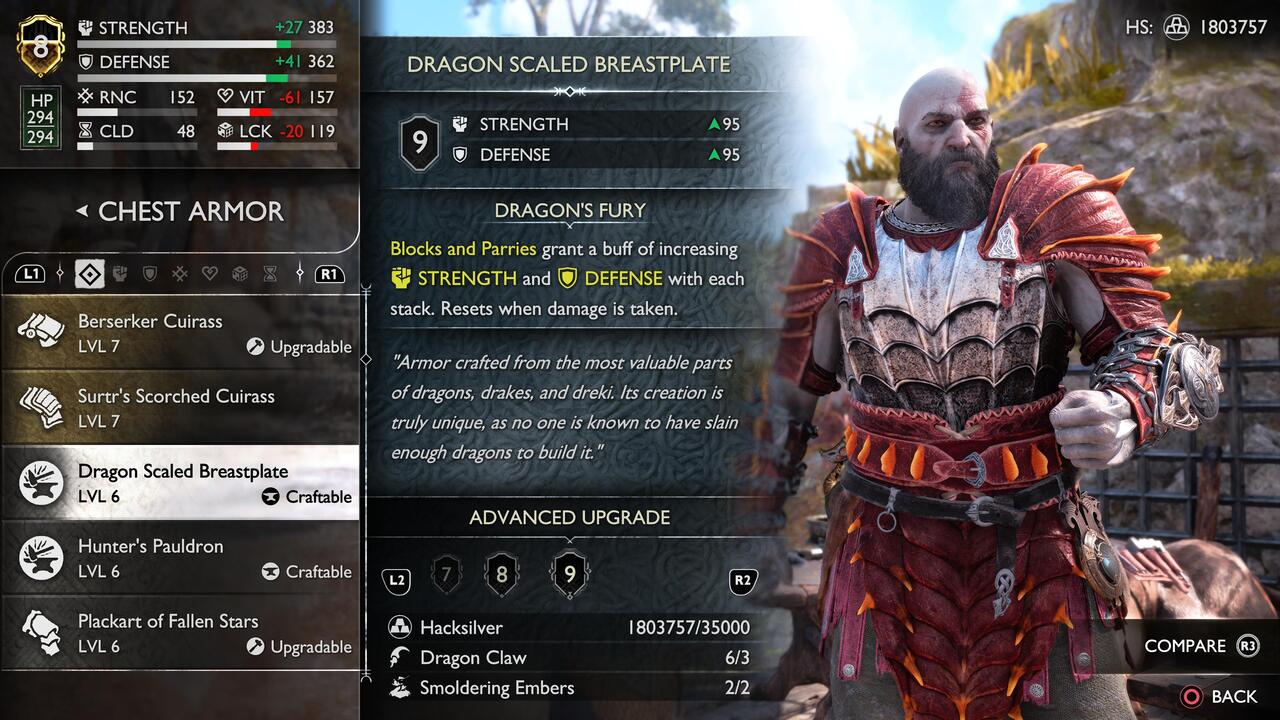The width and height of the screenshot is (1280, 720).
Task: Select the Runic snowflake stat filter icon
Action: click(x=180, y=273)
